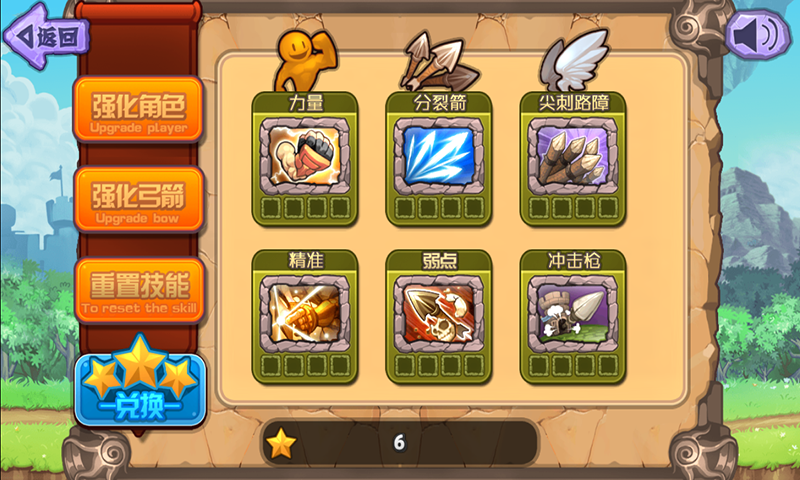Image resolution: width=800 pixels, height=480 pixels.
Task: Toggle the sound speaker button
Action: coord(754,36)
